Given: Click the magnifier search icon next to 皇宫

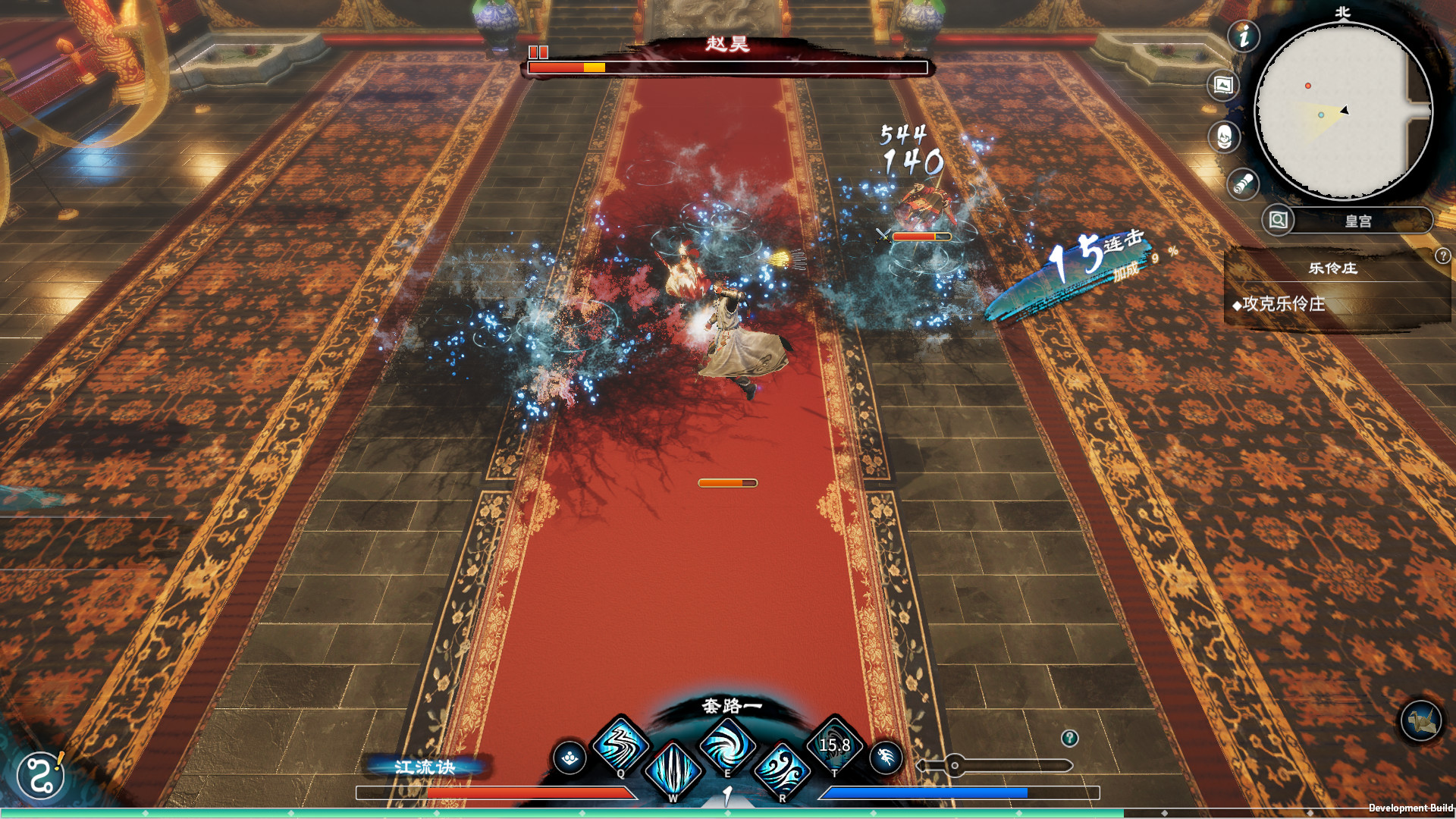Looking at the screenshot, I should coord(1278,221).
